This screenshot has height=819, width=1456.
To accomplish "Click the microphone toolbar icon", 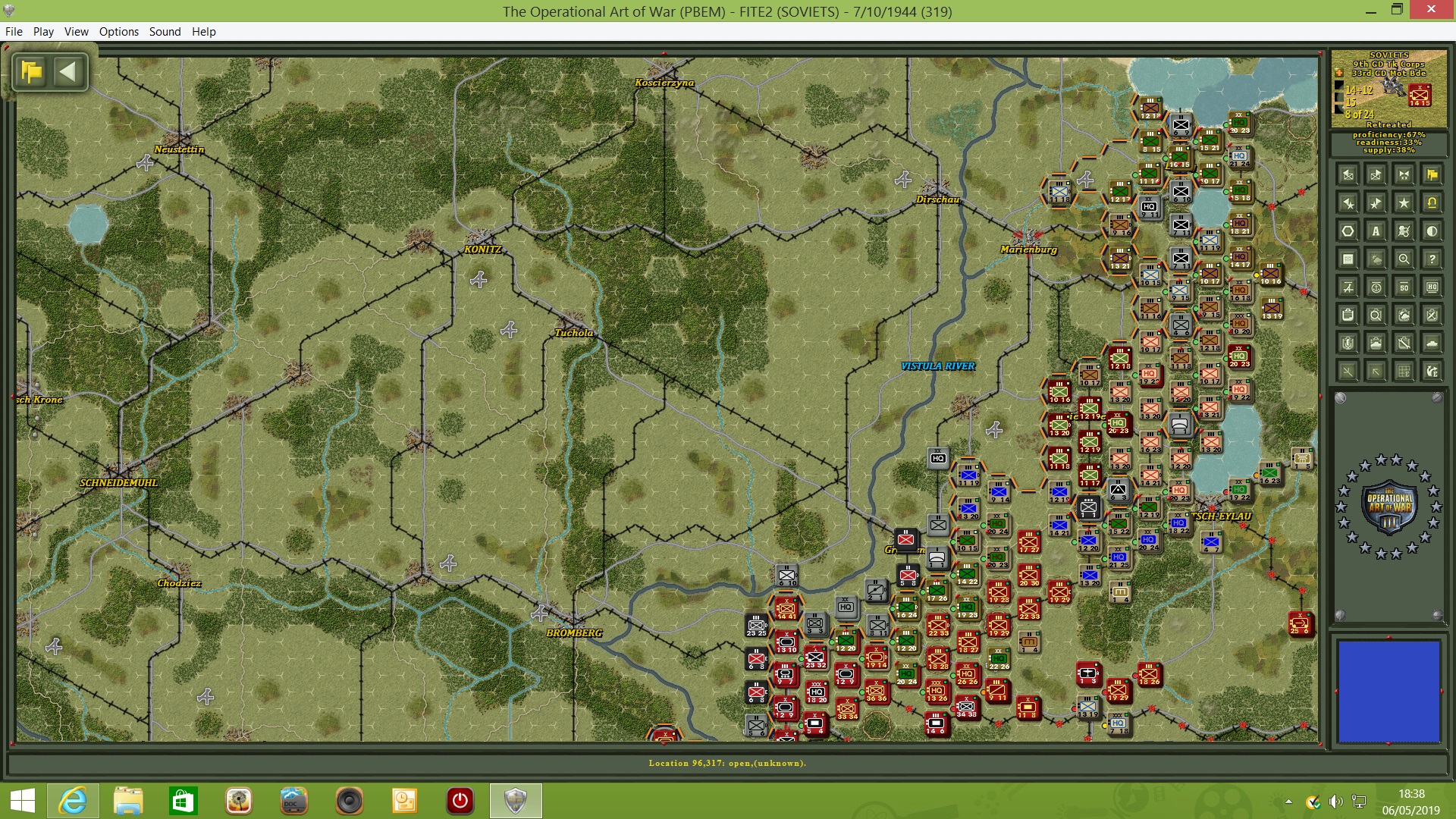I will pyautogui.click(x=1347, y=343).
